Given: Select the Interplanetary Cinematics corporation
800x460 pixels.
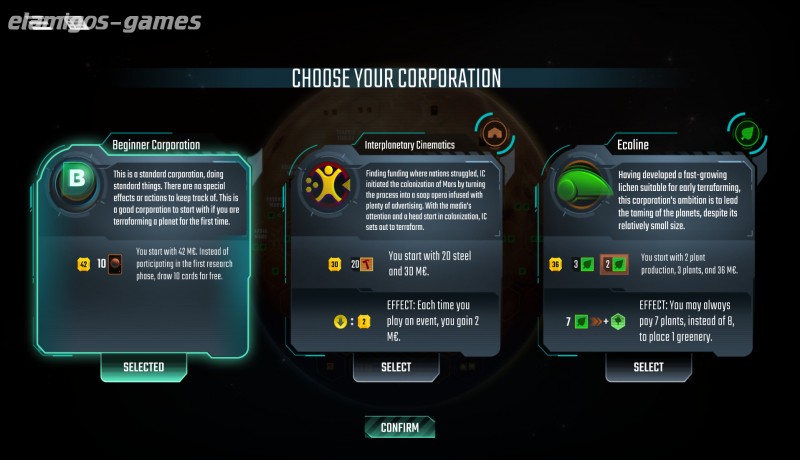Looking at the screenshot, I should point(396,367).
